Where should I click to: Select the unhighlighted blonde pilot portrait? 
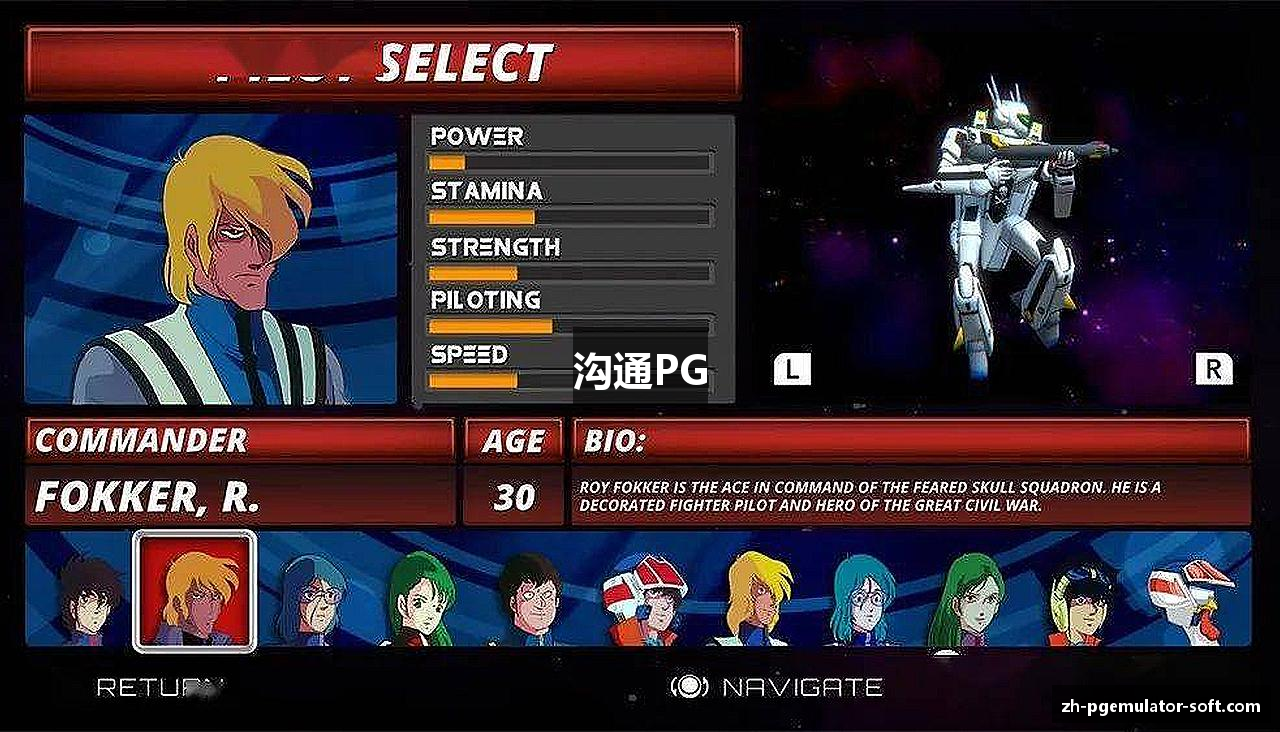pos(754,598)
